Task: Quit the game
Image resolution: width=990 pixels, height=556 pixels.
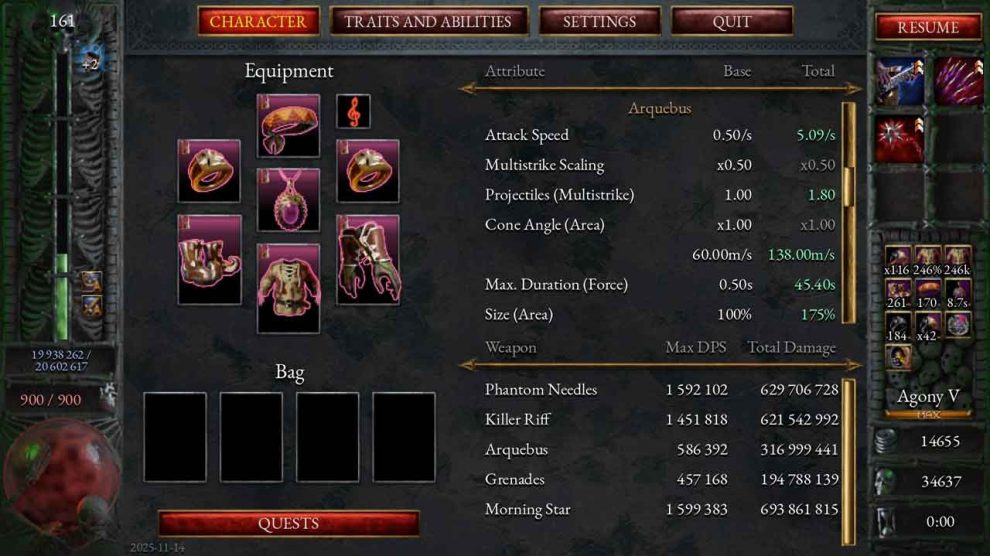Action: click(731, 21)
